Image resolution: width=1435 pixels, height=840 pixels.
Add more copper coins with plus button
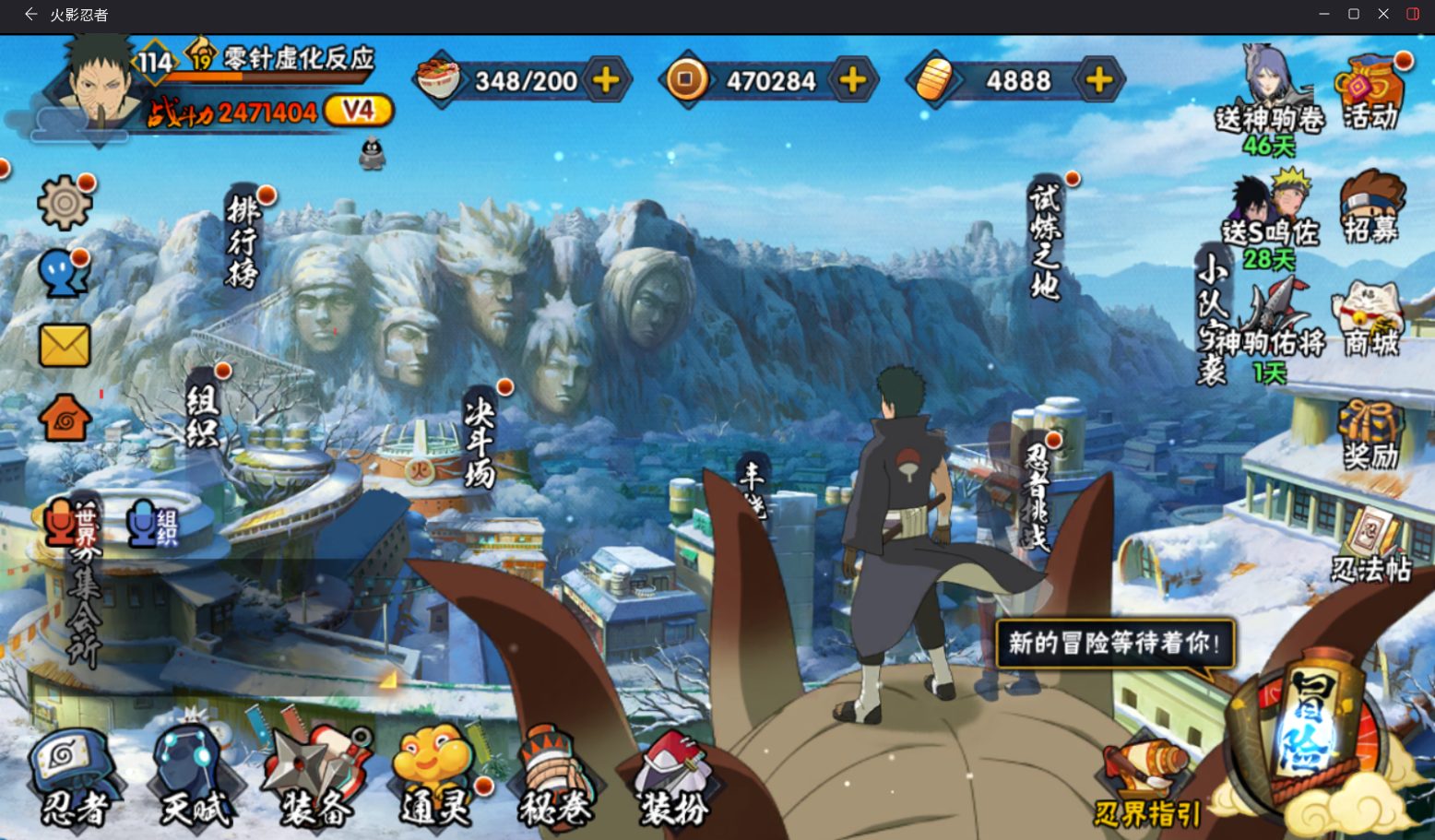(853, 81)
